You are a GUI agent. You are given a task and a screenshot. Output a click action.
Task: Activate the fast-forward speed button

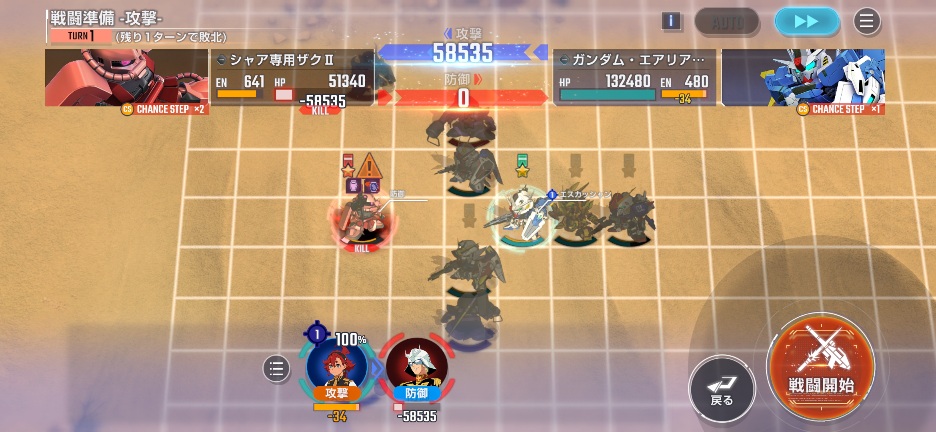pos(807,21)
